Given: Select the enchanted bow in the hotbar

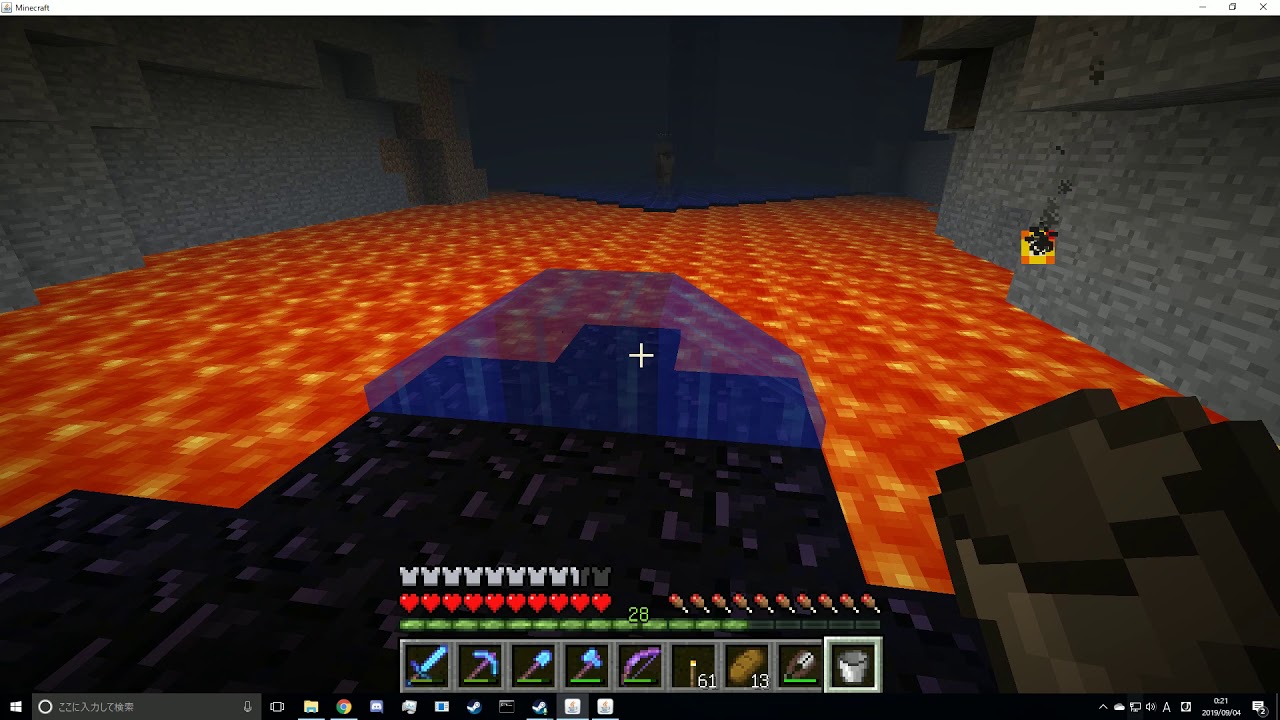Looking at the screenshot, I should [x=641, y=665].
